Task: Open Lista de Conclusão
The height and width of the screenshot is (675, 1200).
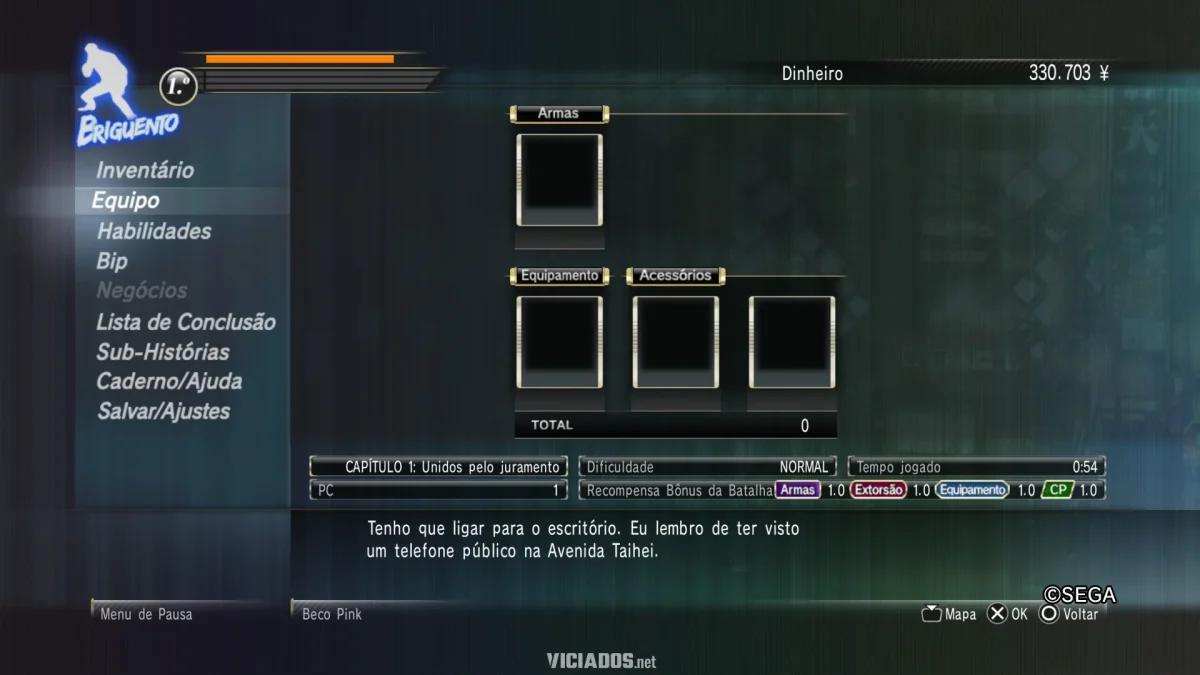Action: [x=186, y=322]
